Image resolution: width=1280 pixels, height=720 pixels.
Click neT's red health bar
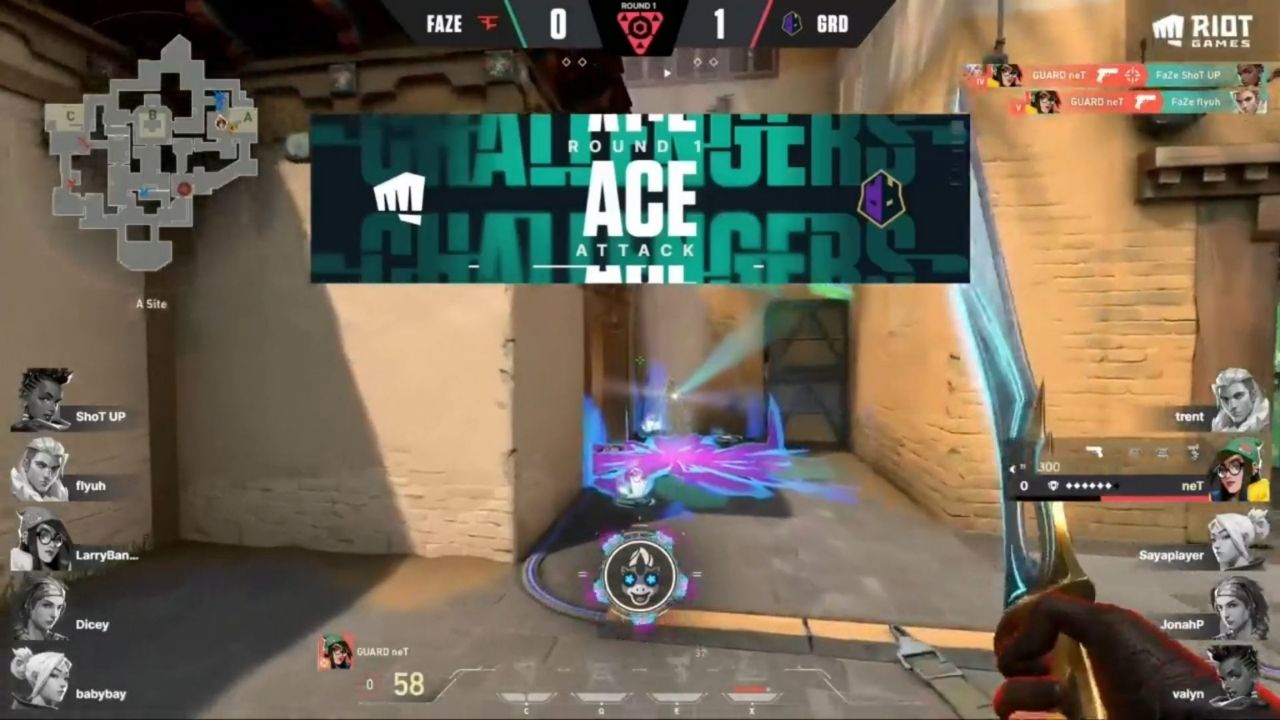point(1153,497)
